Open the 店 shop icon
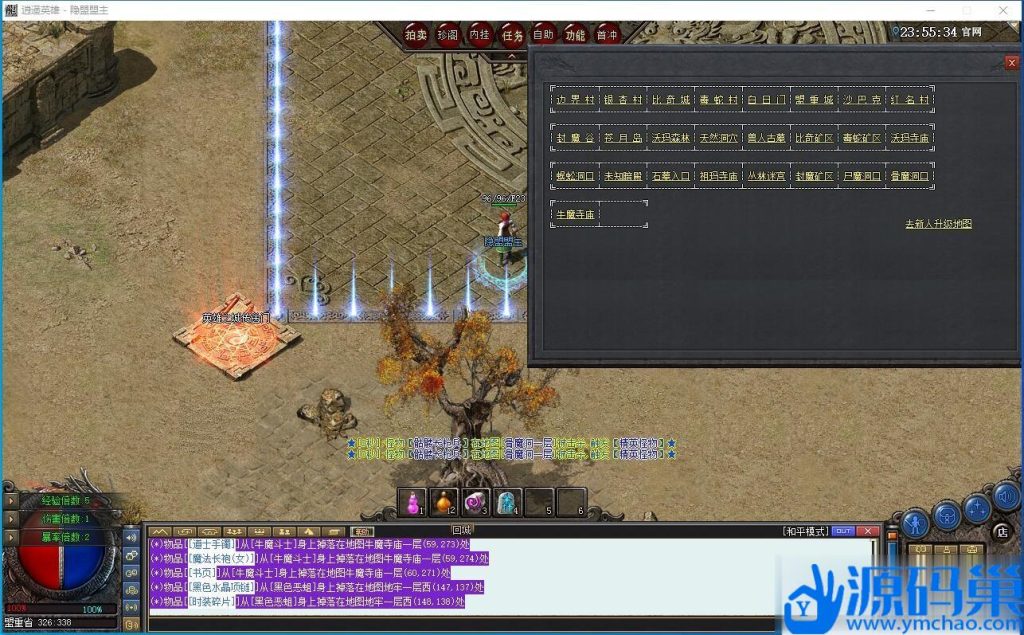This screenshot has width=1024, height=635. (x=1001, y=531)
